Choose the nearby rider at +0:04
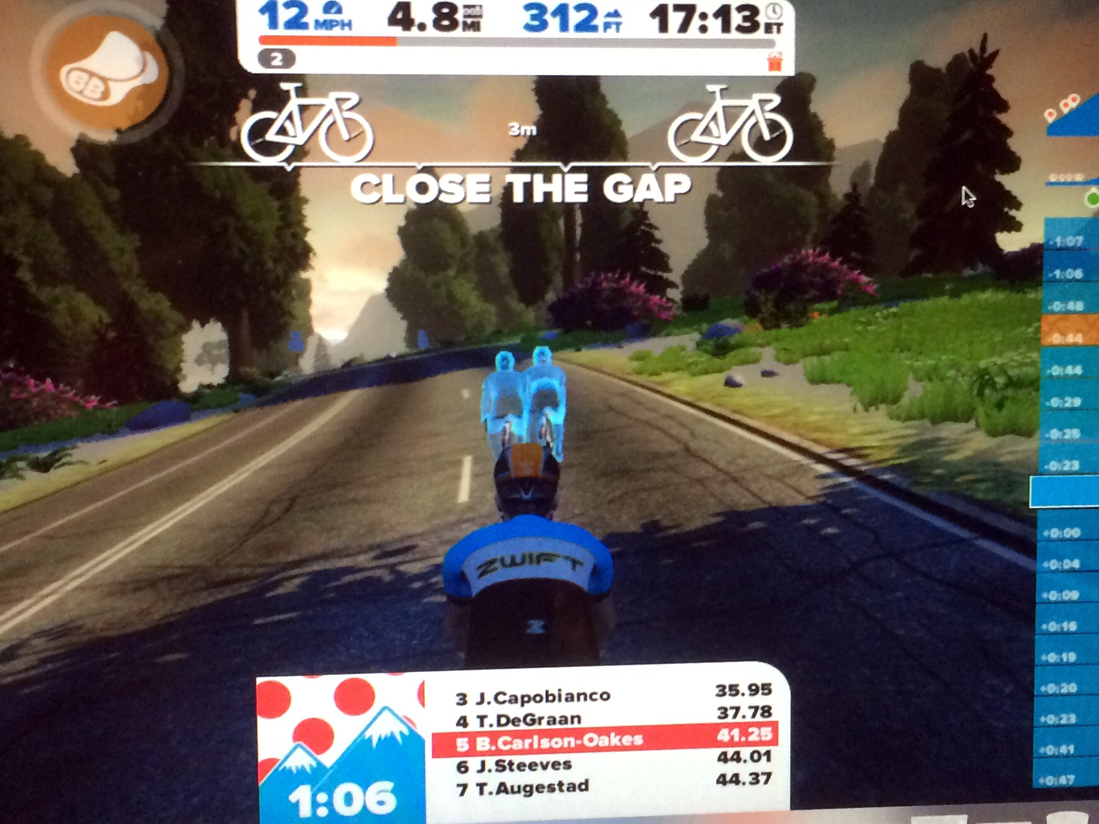 (1071, 565)
